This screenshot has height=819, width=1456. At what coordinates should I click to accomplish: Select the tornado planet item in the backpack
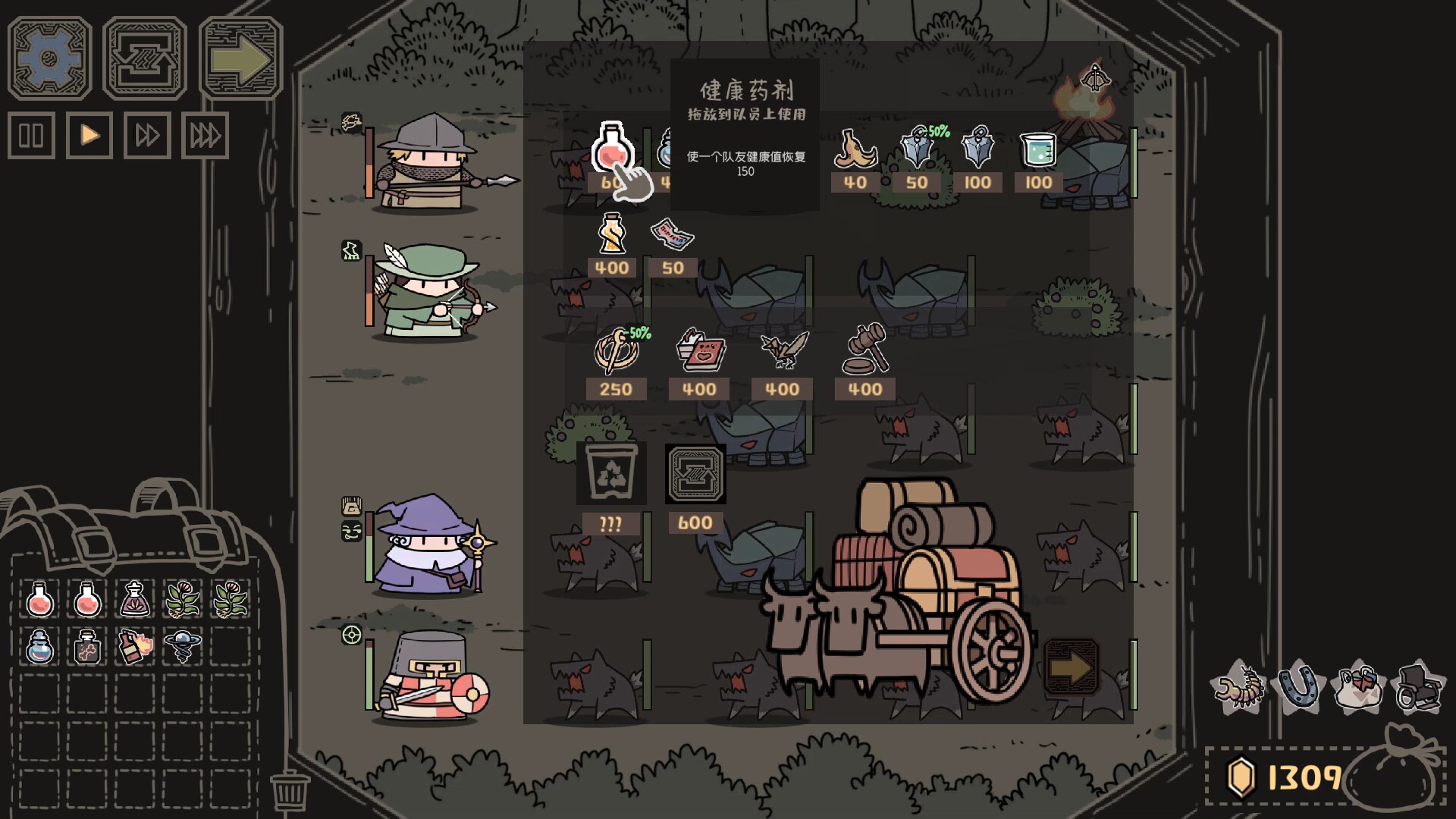coord(181,646)
